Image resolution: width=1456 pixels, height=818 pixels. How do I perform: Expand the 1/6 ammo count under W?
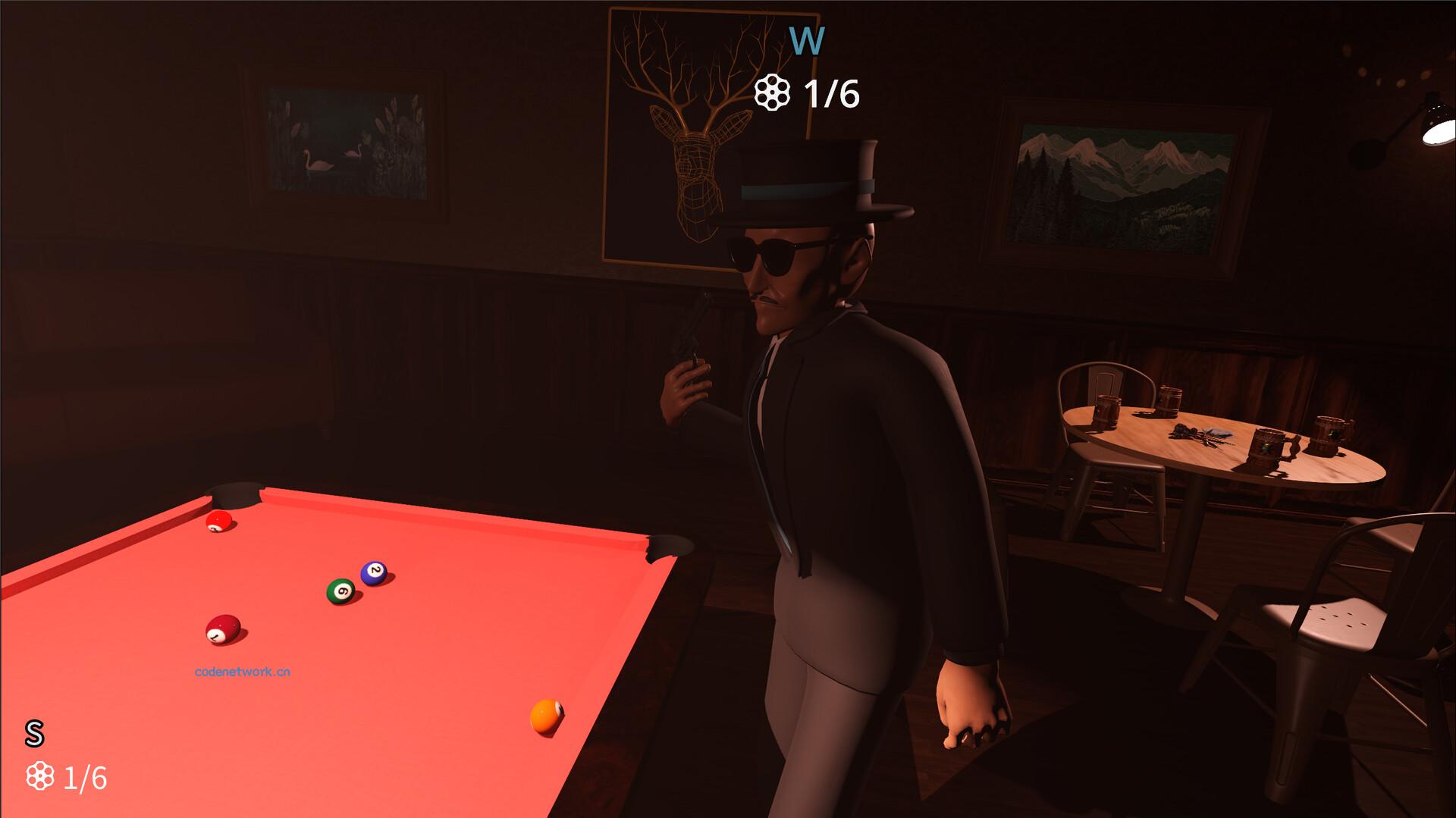click(831, 95)
